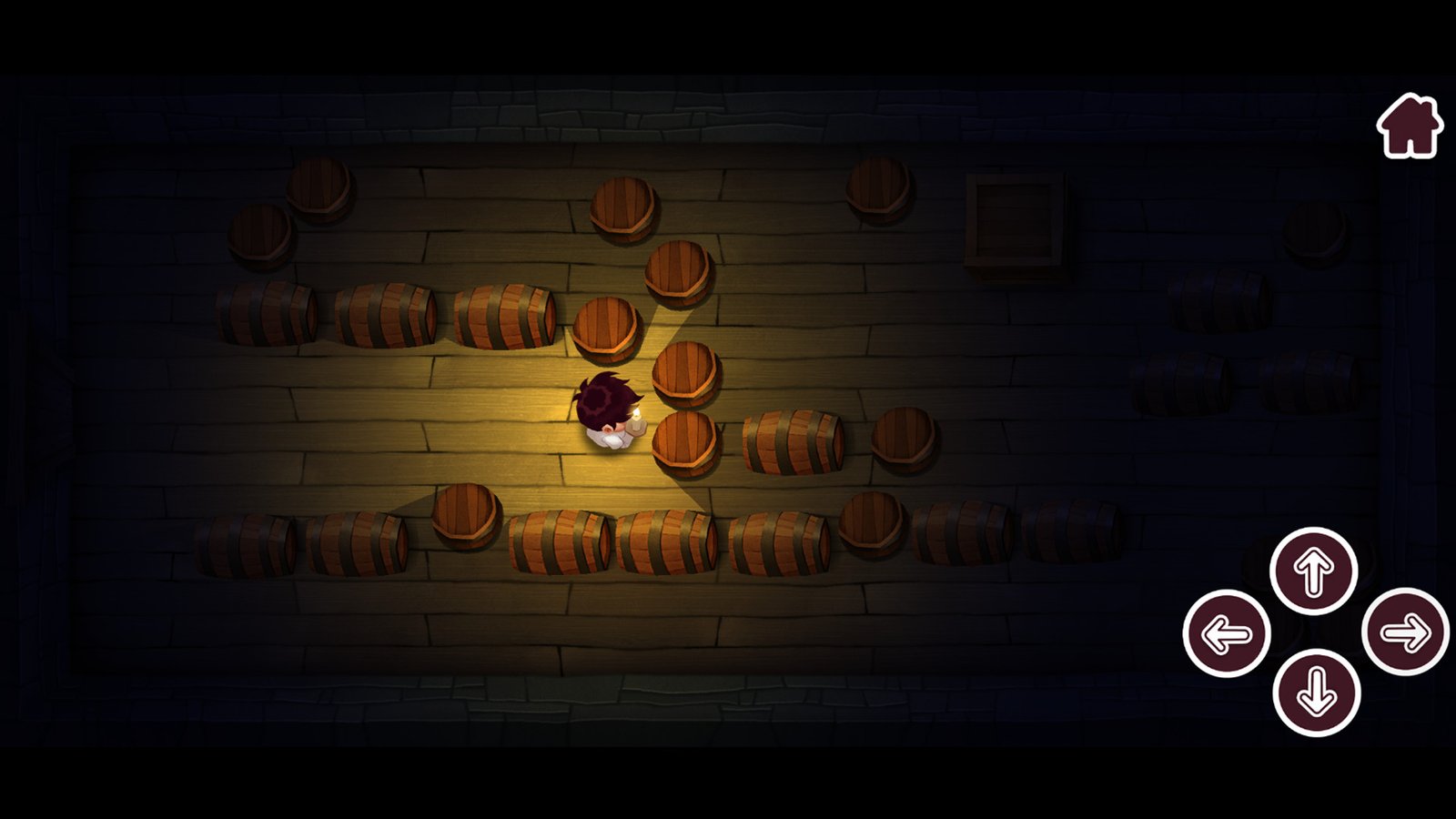This screenshot has width=1456, height=819.
Task: Open the home menu via house icon
Action: click(1409, 126)
